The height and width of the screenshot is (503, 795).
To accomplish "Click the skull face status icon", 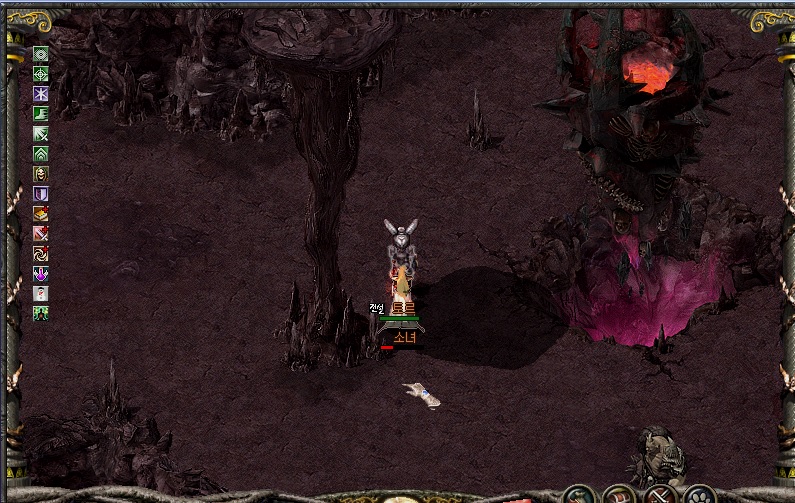I will pyautogui.click(x=41, y=174).
